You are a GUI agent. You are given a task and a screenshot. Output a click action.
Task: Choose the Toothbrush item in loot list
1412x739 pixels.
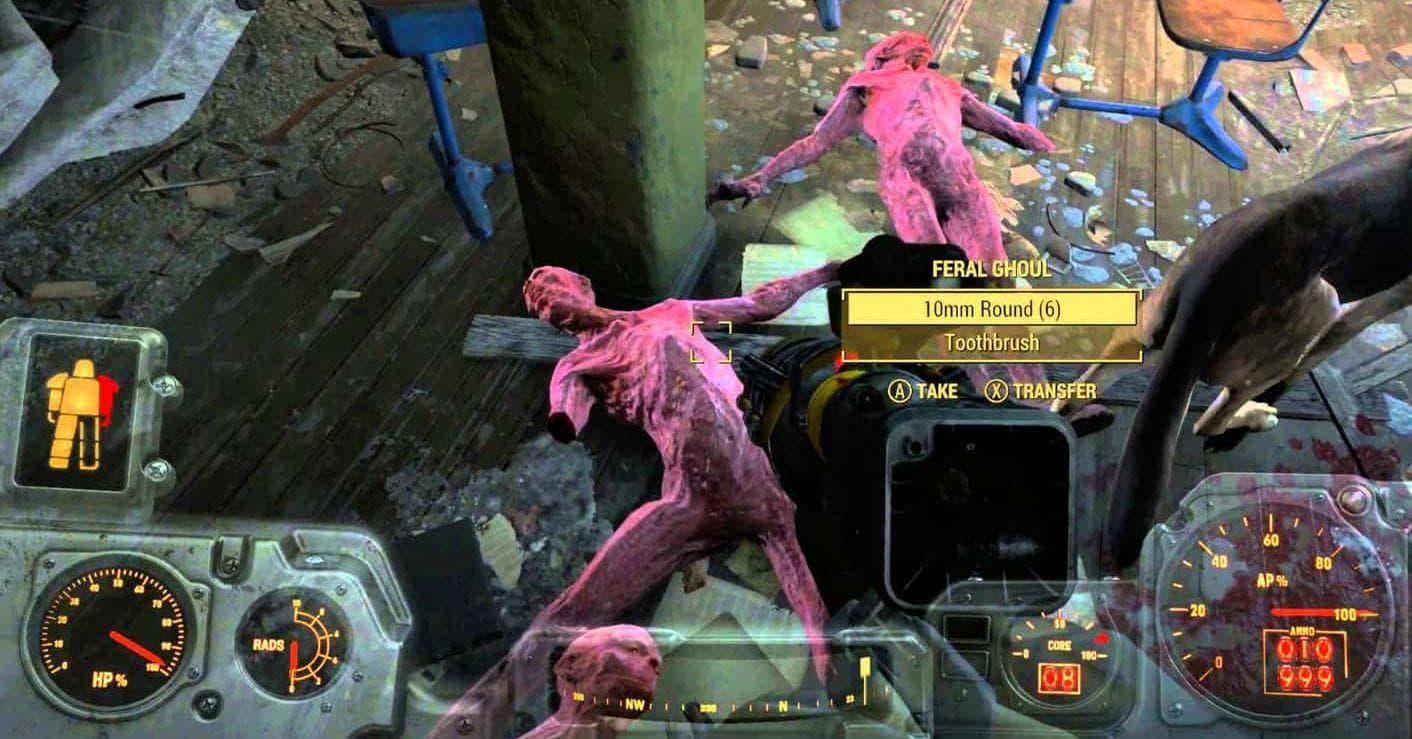click(x=991, y=342)
